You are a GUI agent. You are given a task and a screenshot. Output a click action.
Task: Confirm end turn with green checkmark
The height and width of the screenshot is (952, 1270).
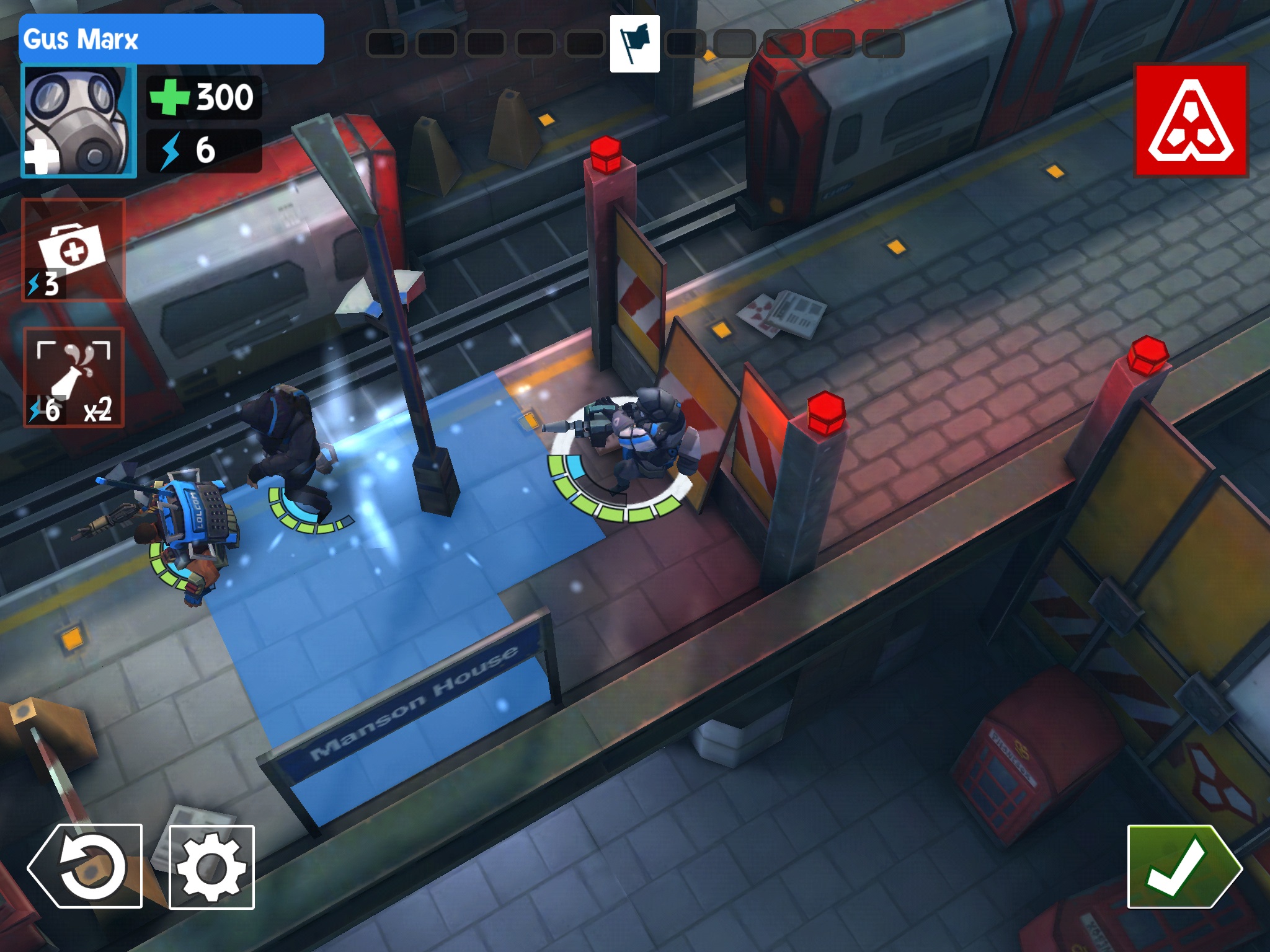coord(1183,866)
